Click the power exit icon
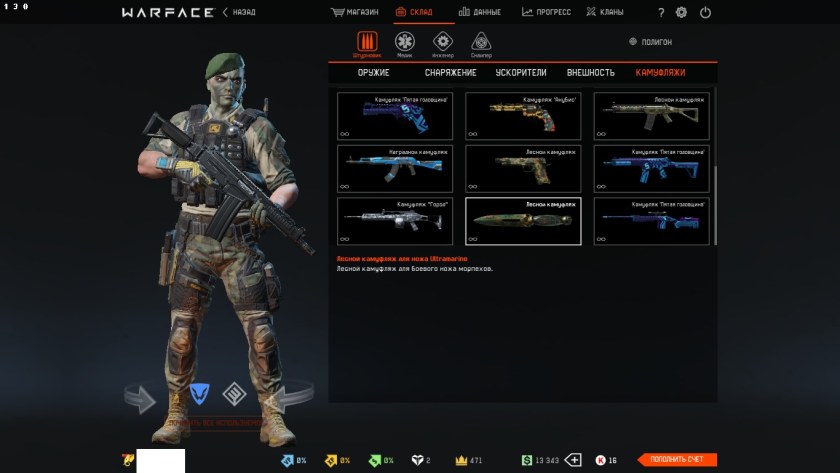Viewport: 840px width, 473px height. click(x=706, y=13)
